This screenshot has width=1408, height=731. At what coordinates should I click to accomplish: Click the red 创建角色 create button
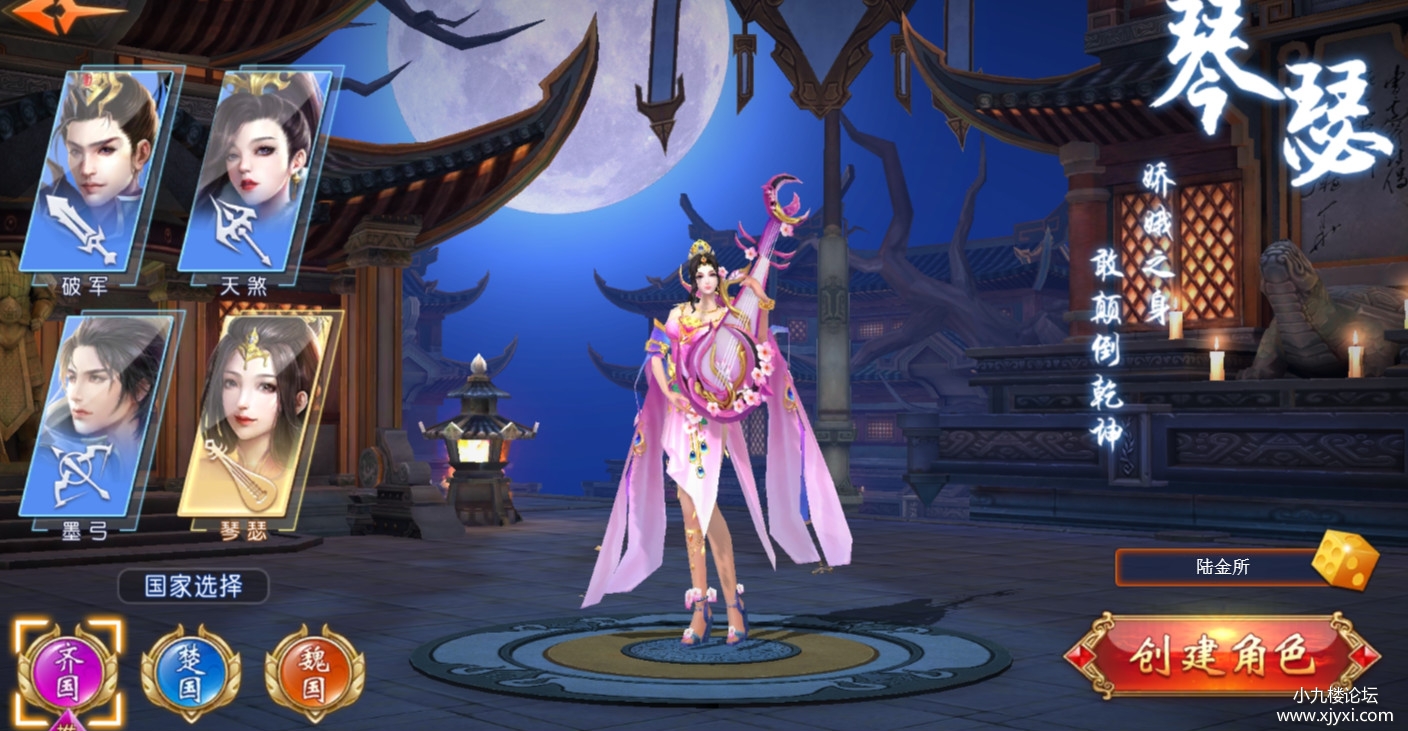[1221, 656]
